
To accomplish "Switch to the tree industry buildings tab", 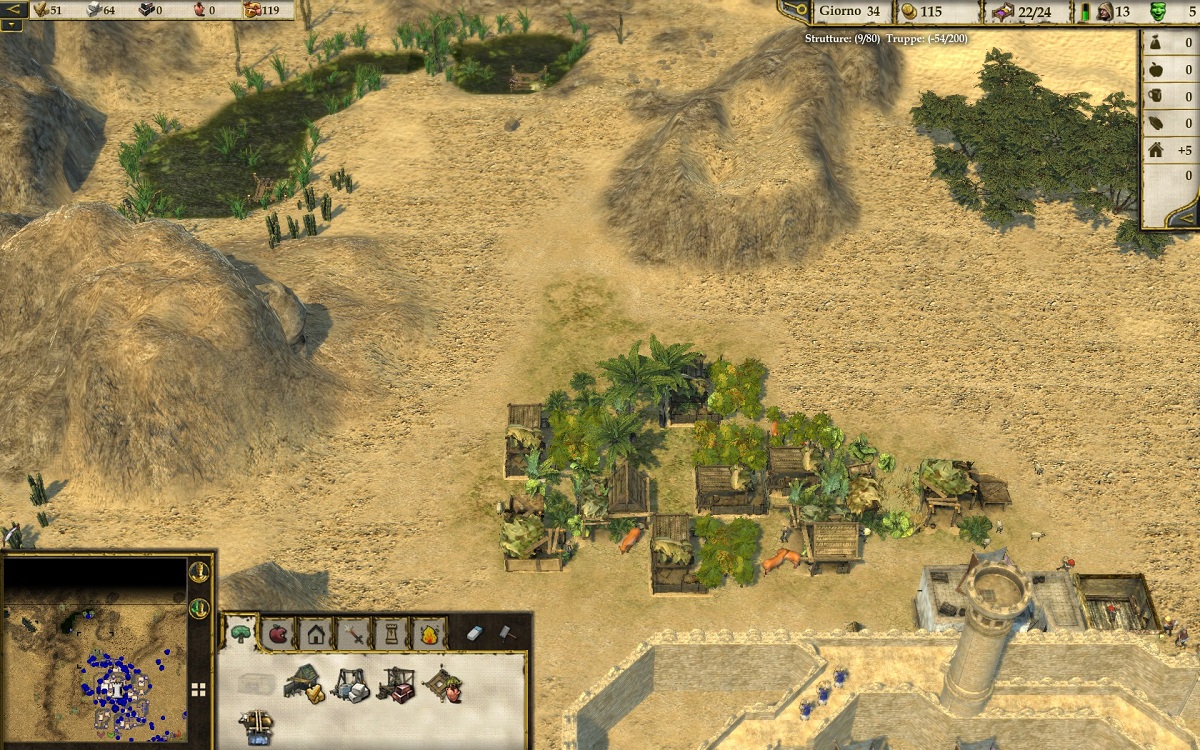I will click(x=241, y=632).
